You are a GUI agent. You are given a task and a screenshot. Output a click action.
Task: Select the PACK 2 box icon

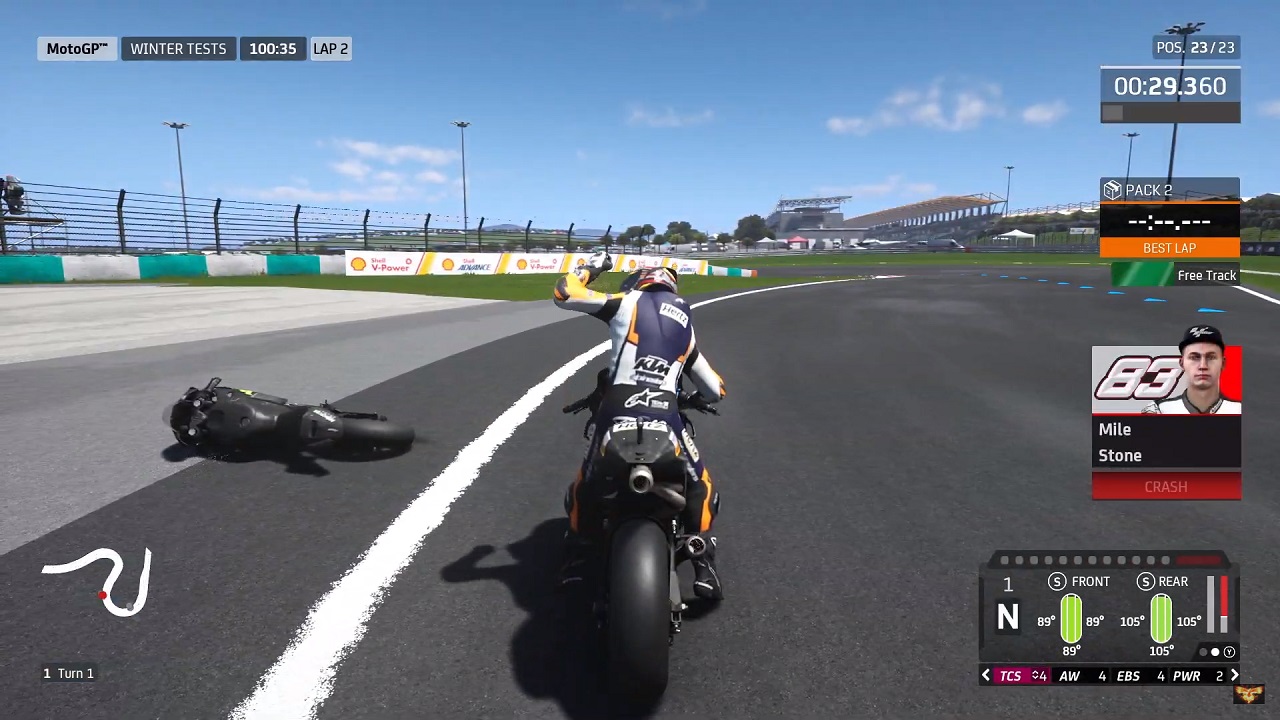1112,190
